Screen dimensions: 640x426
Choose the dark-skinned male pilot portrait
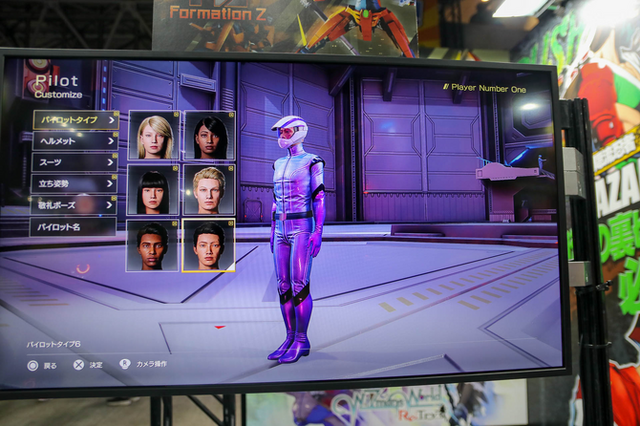click(x=152, y=245)
